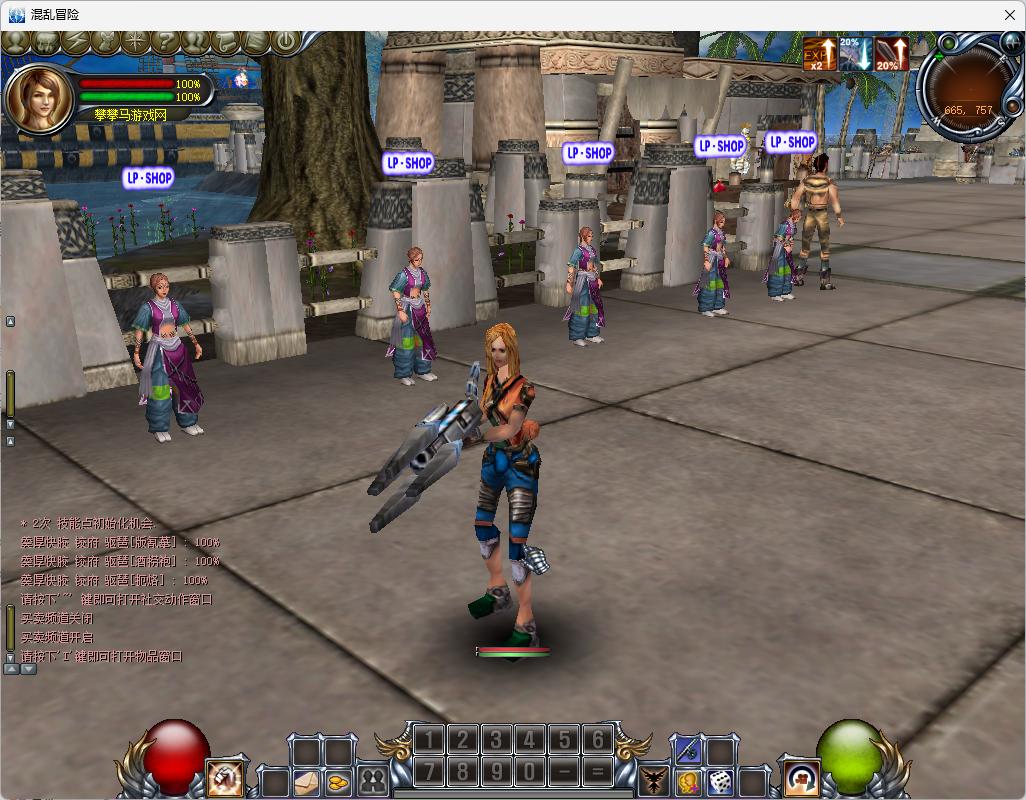The width and height of the screenshot is (1026, 800).
Task: Select the blue weapon skill slot
Action: [x=688, y=749]
